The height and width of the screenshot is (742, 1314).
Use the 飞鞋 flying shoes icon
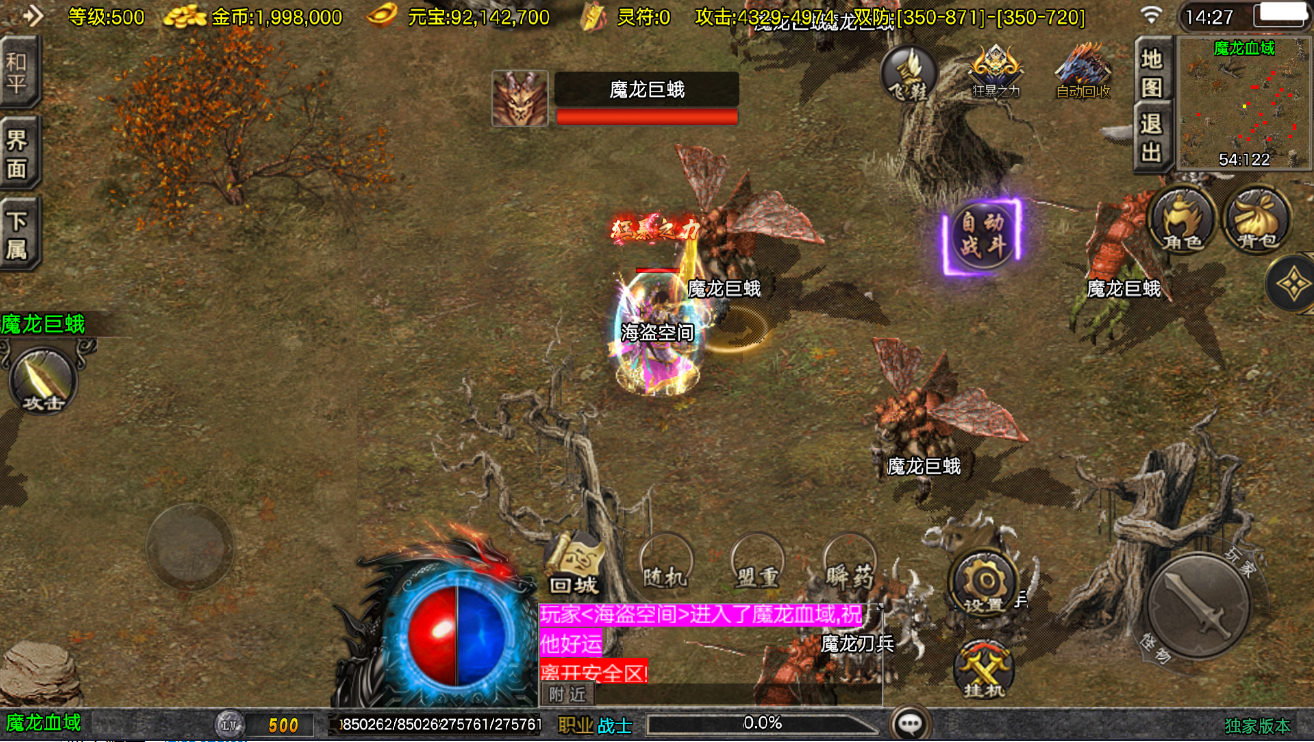pos(908,72)
